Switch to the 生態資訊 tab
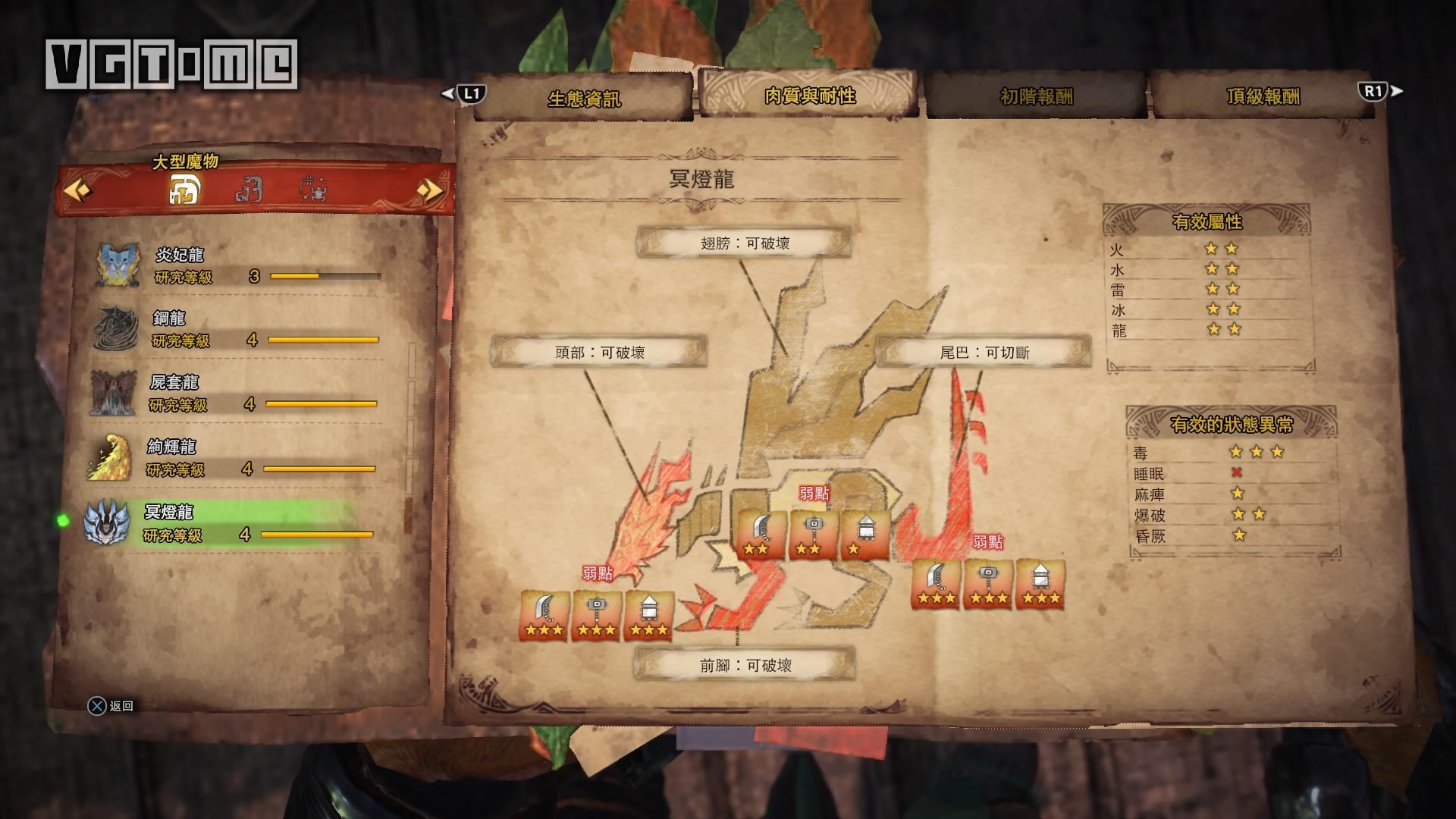Viewport: 1456px width, 819px height. 583,98
